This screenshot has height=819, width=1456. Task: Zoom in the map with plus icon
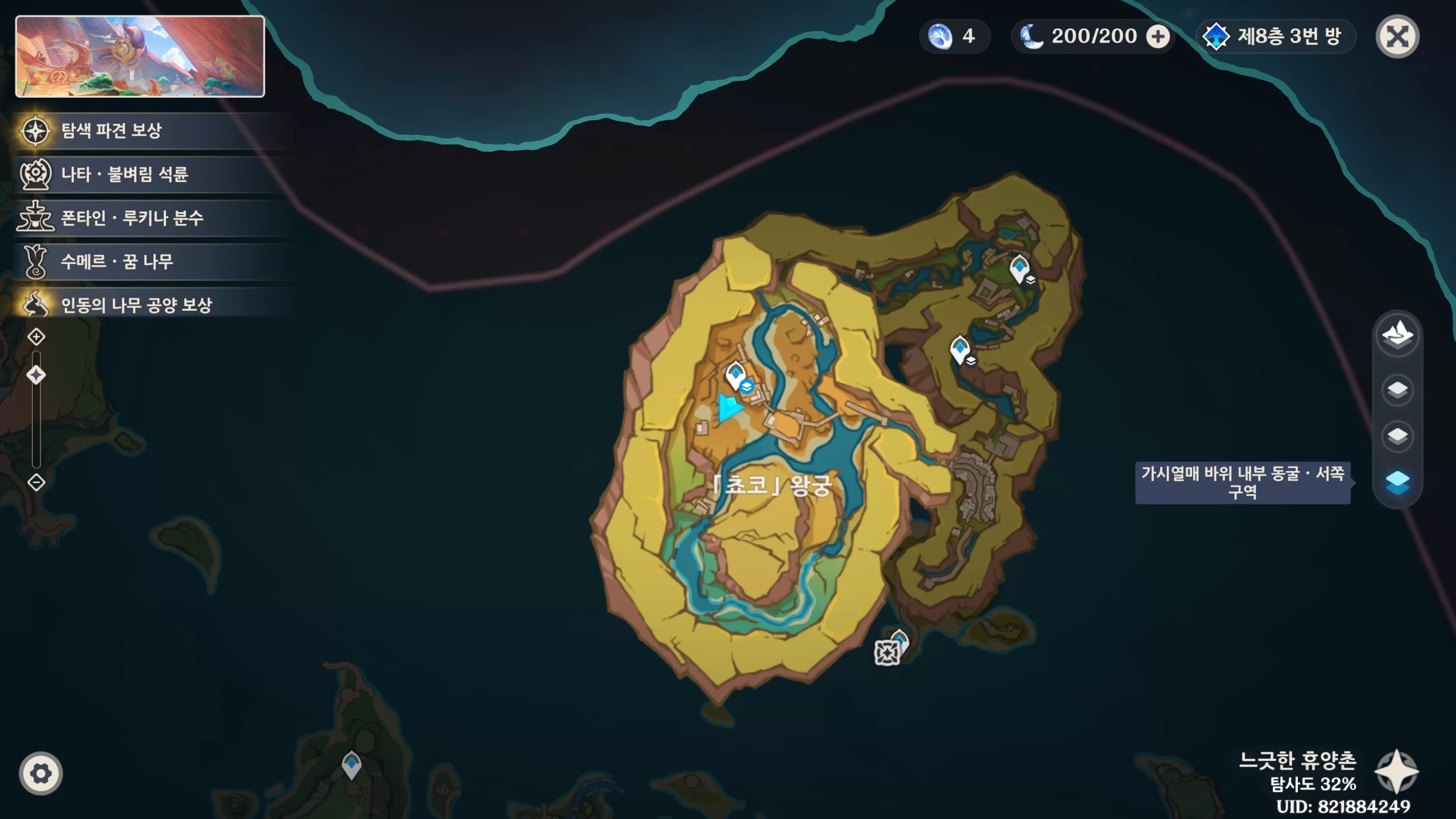tap(36, 337)
